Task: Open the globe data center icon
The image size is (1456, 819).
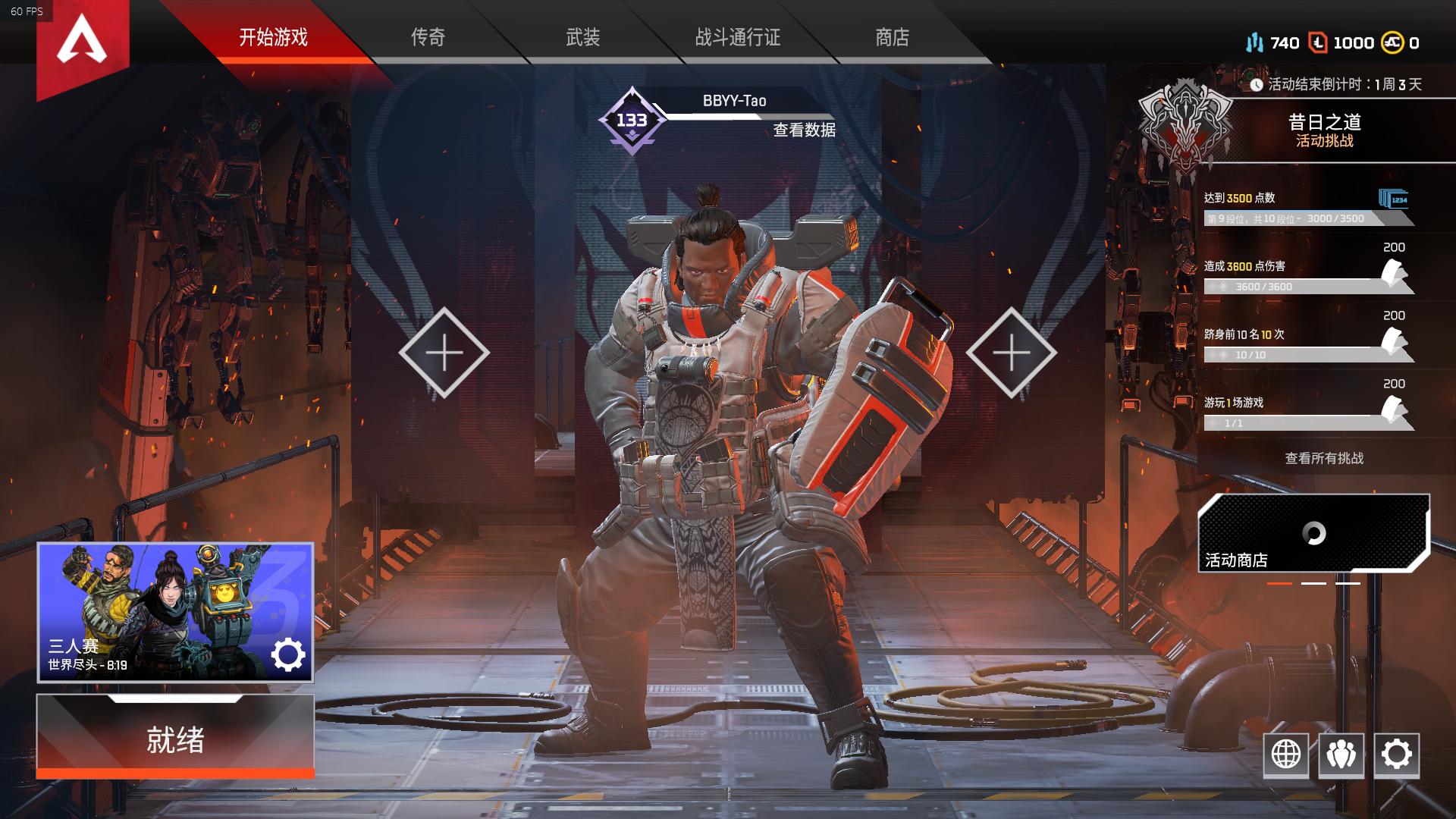Action: 1285,755
